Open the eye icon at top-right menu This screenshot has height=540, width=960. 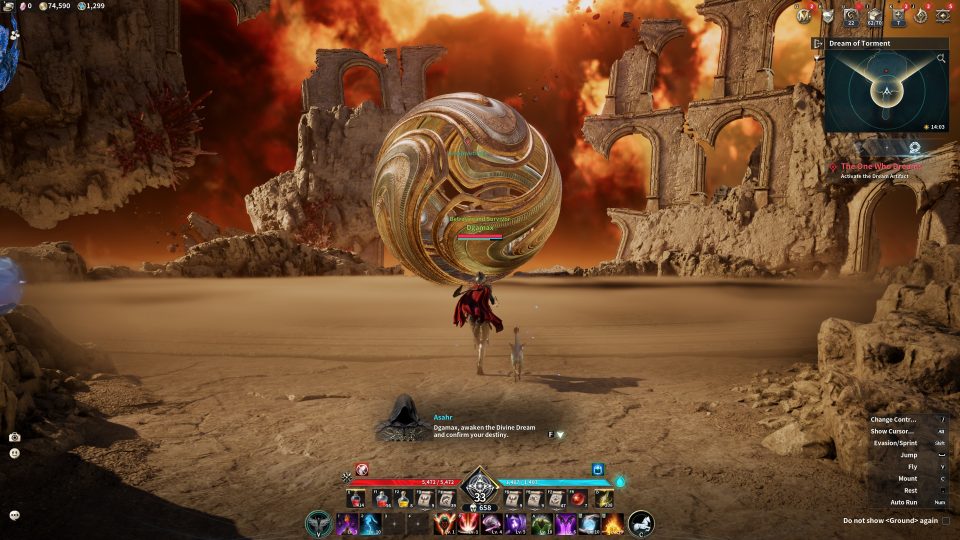click(942, 15)
